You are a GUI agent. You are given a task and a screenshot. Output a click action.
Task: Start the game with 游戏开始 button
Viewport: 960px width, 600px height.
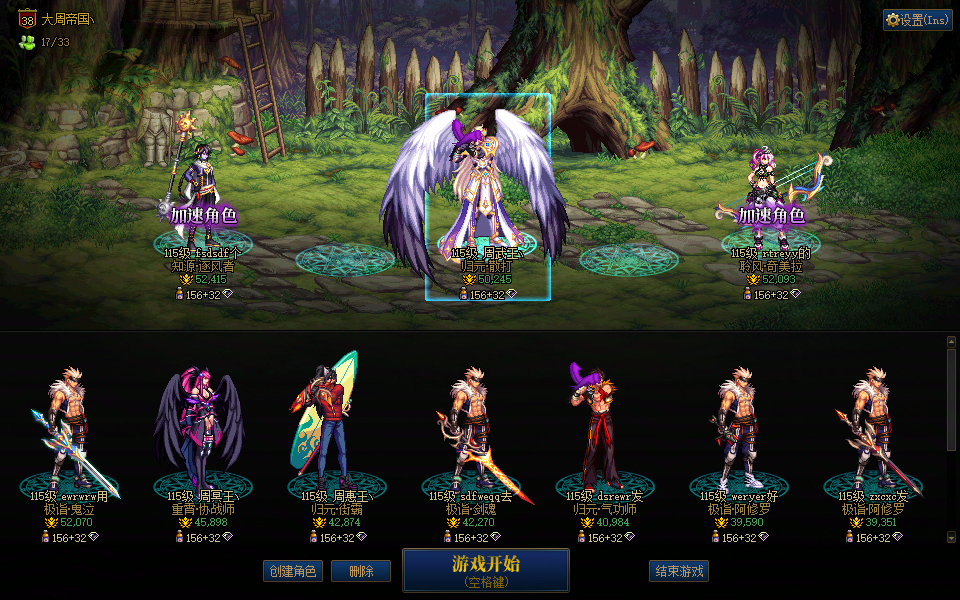point(486,570)
